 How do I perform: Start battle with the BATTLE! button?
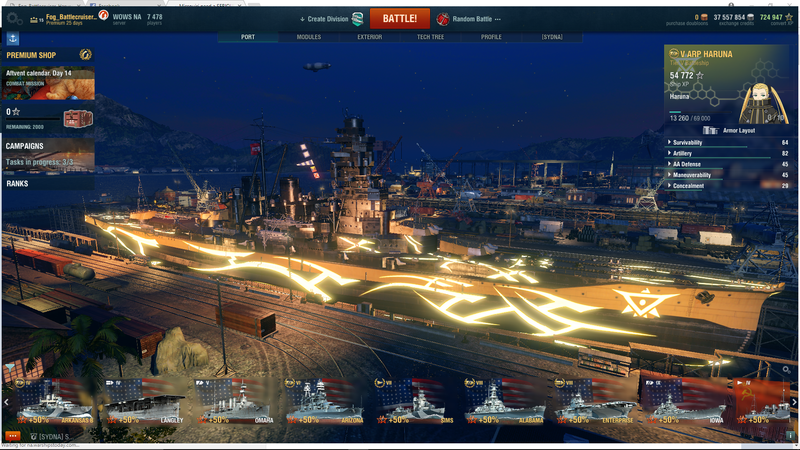[x=399, y=18]
